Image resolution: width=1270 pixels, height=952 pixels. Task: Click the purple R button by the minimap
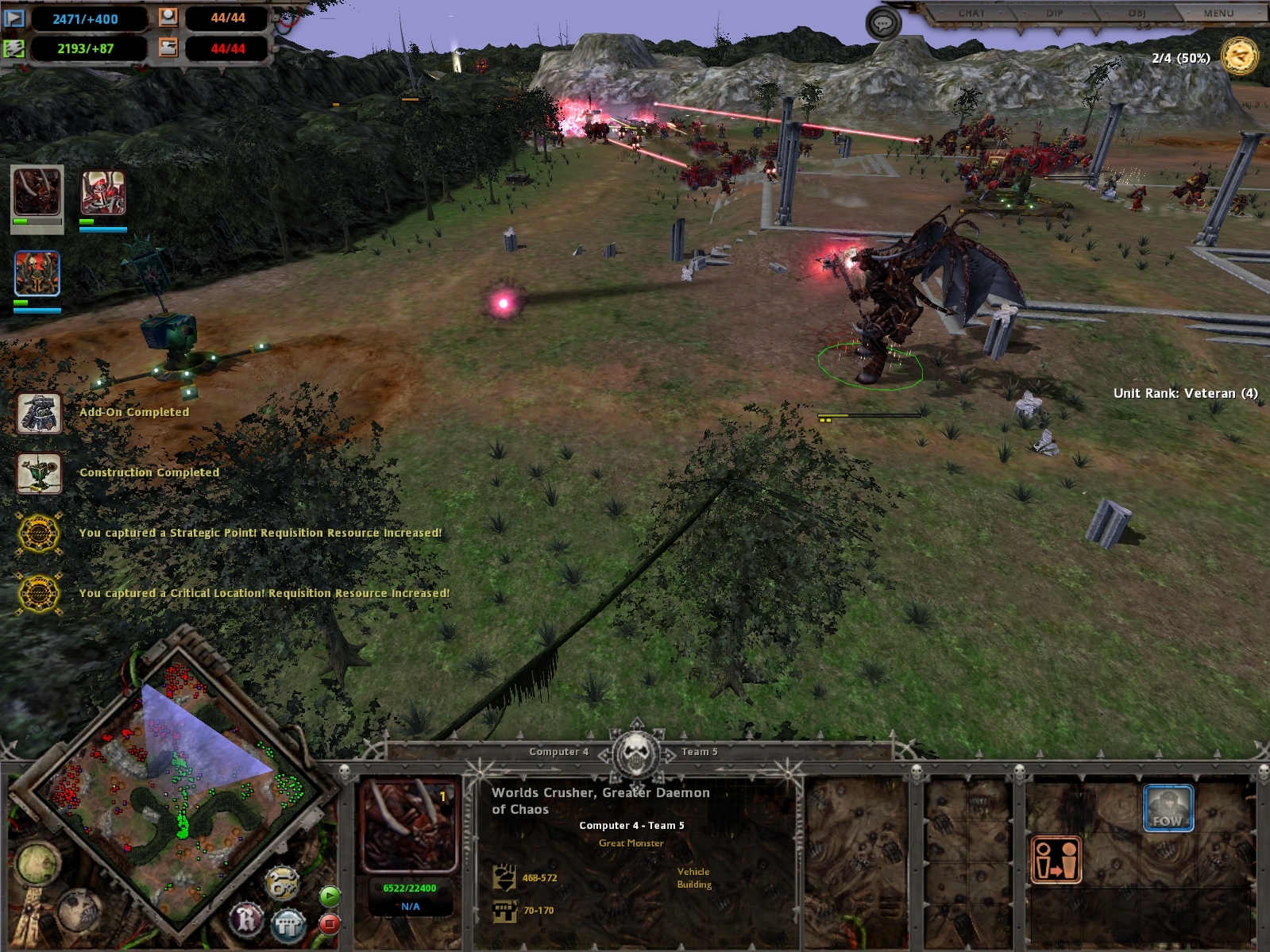pyautogui.click(x=247, y=920)
